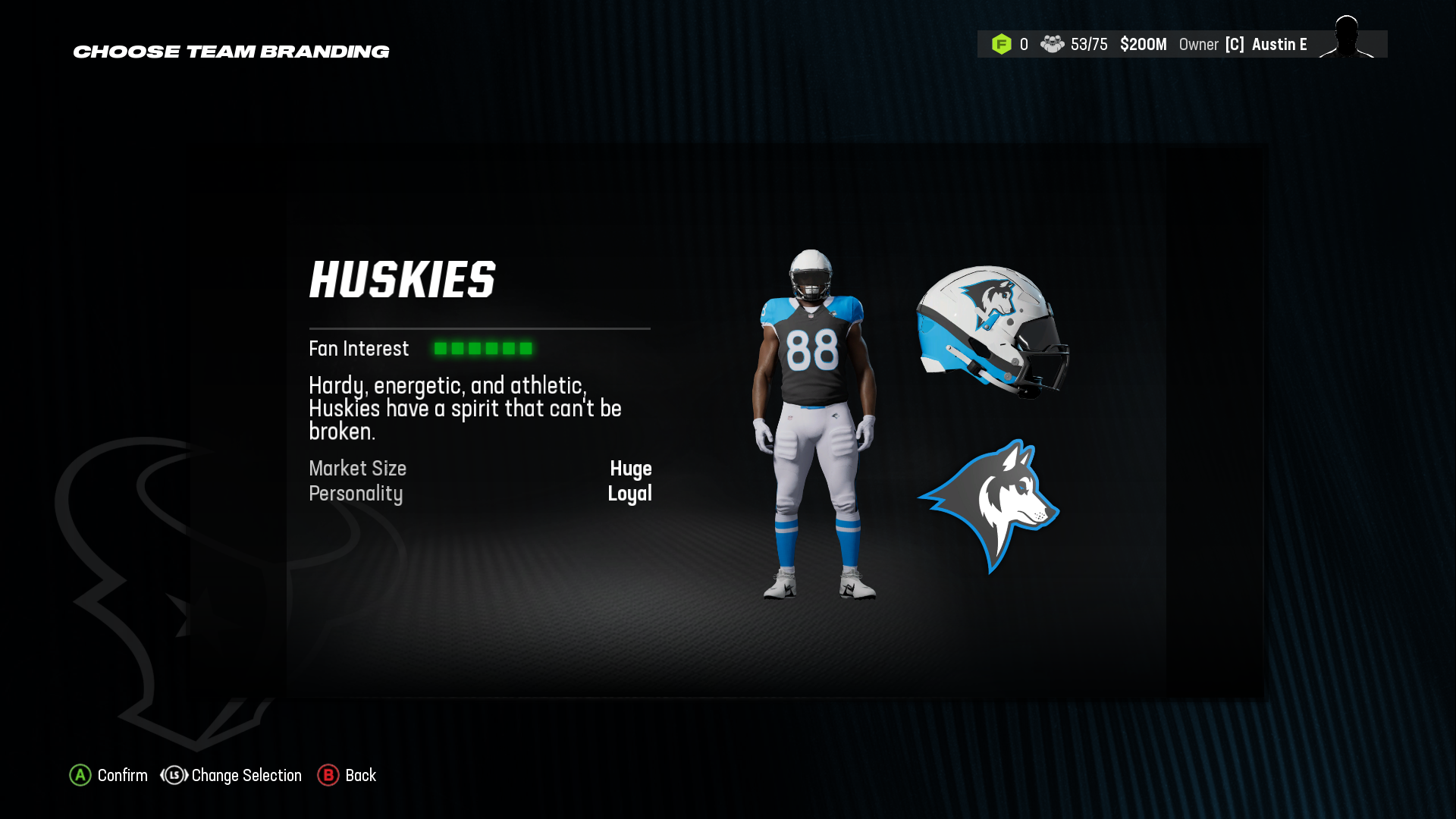Toggle the last Fan Interest indicator block
The height and width of the screenshot is (819, 1456).
(527, 348)
